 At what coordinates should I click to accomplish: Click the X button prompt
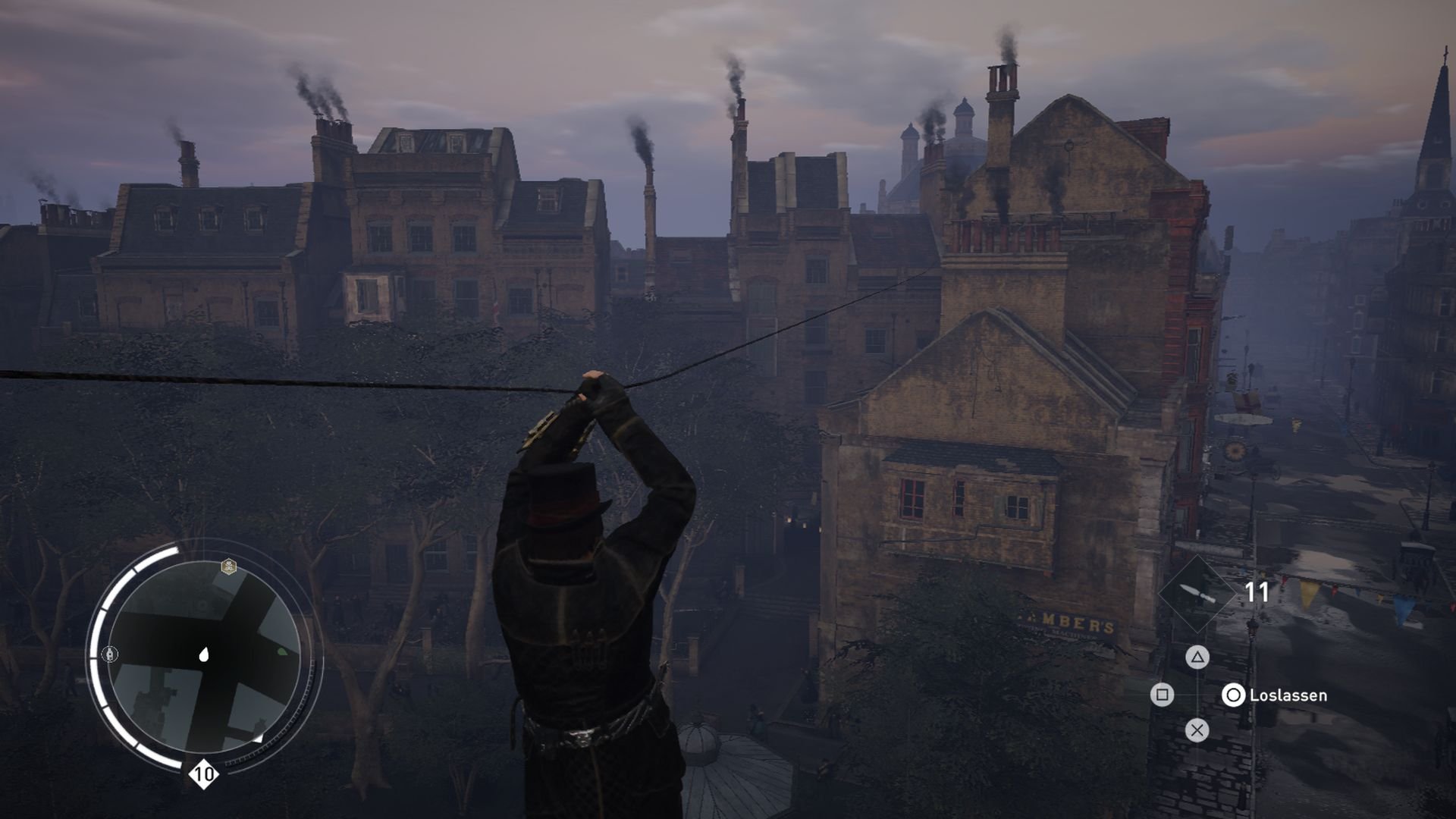[x=1197, y=730]
